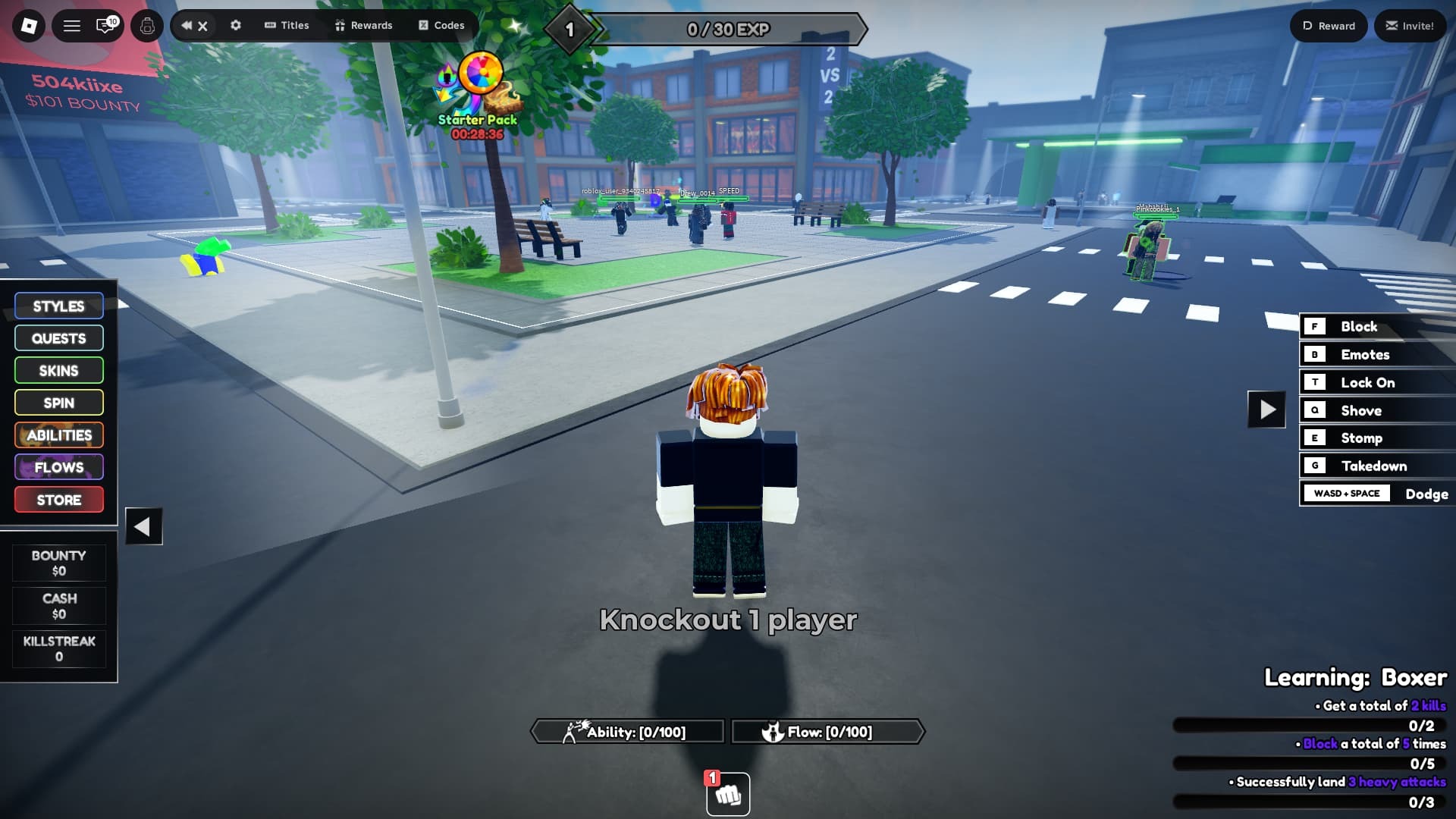The height and width of the screenshot is (819, 1456).
Task: Open the Titles menu
Action: click(x=287, y=25)
